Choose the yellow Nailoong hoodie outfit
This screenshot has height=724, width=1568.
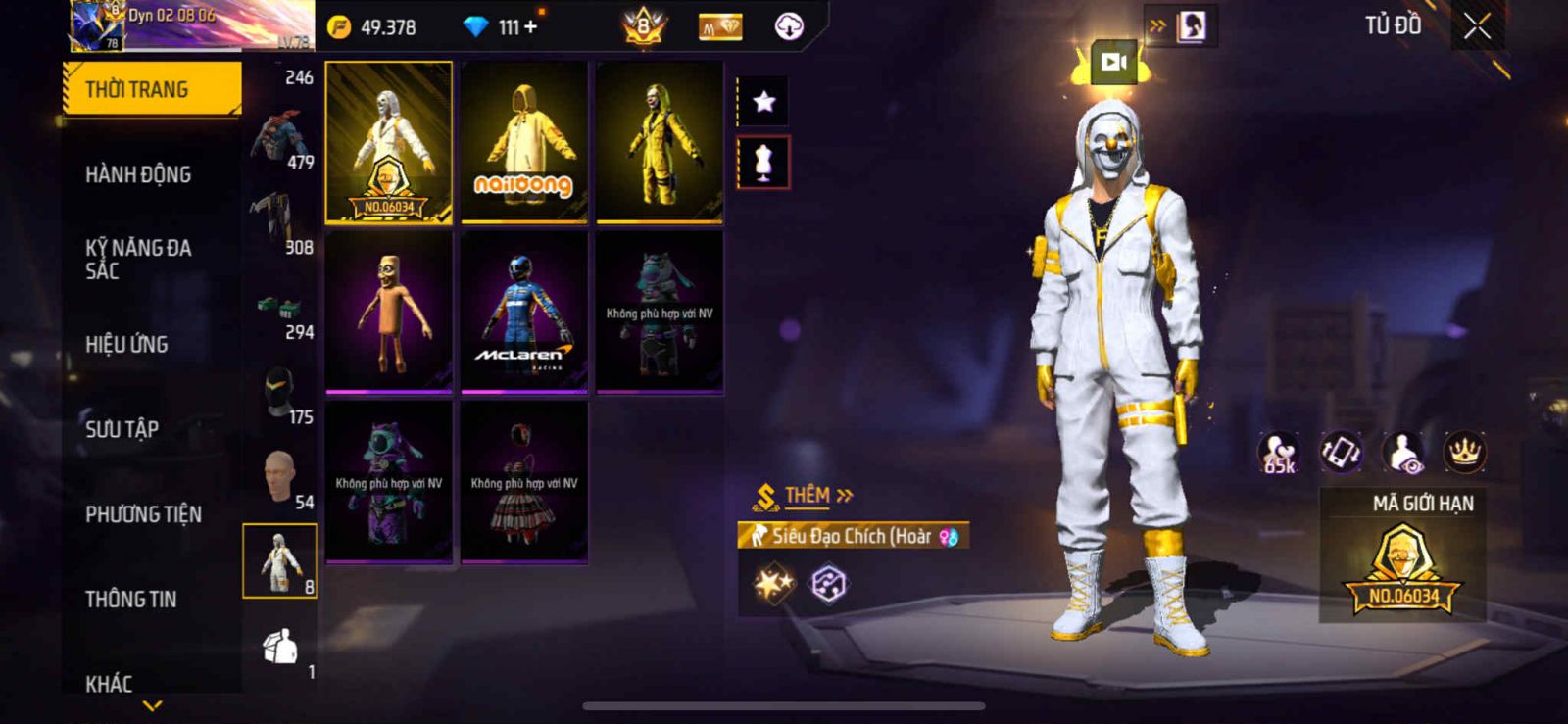[x=524, y=142]
